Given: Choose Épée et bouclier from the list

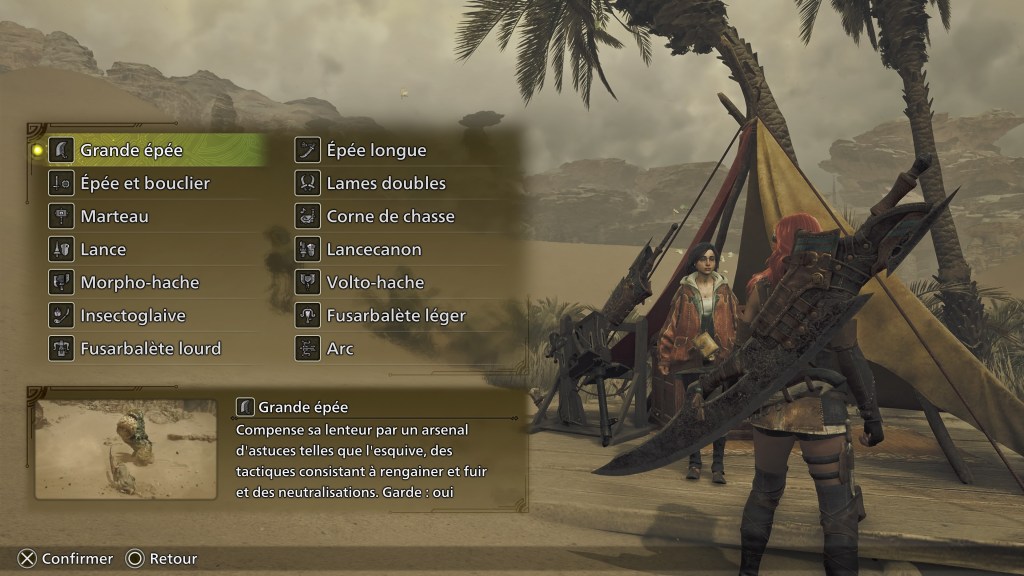Looking at the screenshot, I should tap(145, 183).
